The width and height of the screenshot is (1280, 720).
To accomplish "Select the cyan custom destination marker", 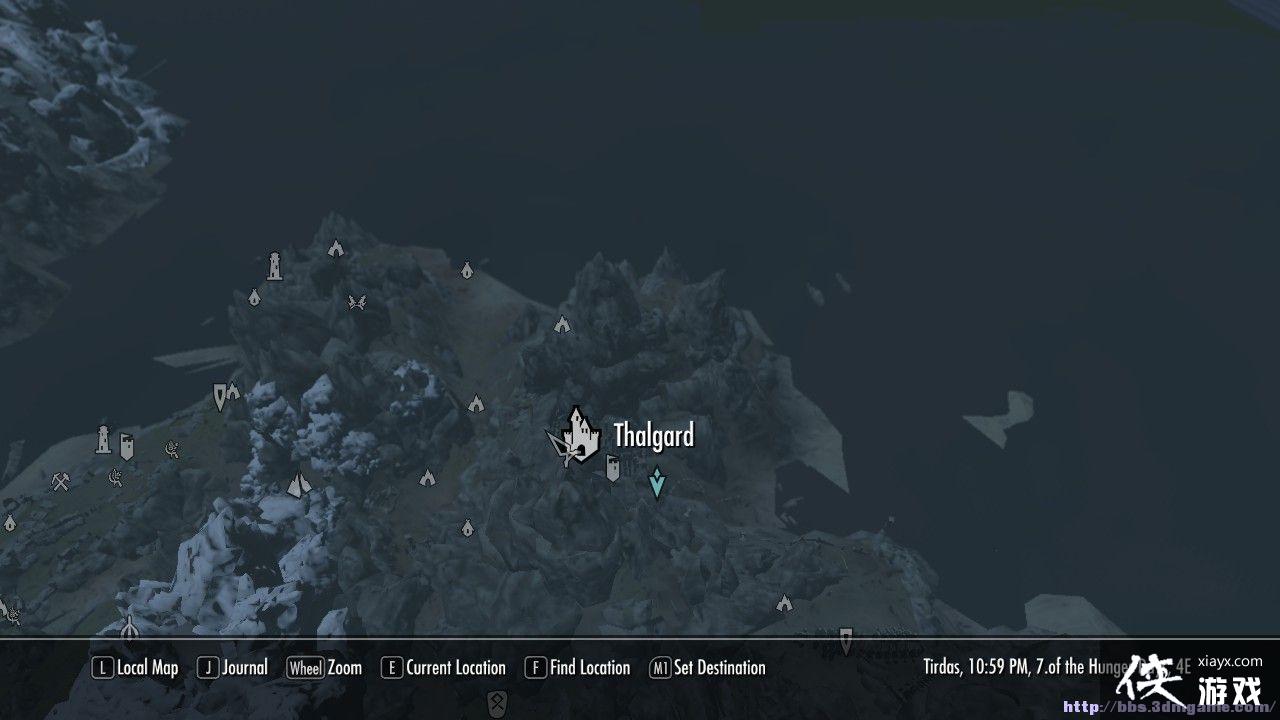I will pos(656,481).
